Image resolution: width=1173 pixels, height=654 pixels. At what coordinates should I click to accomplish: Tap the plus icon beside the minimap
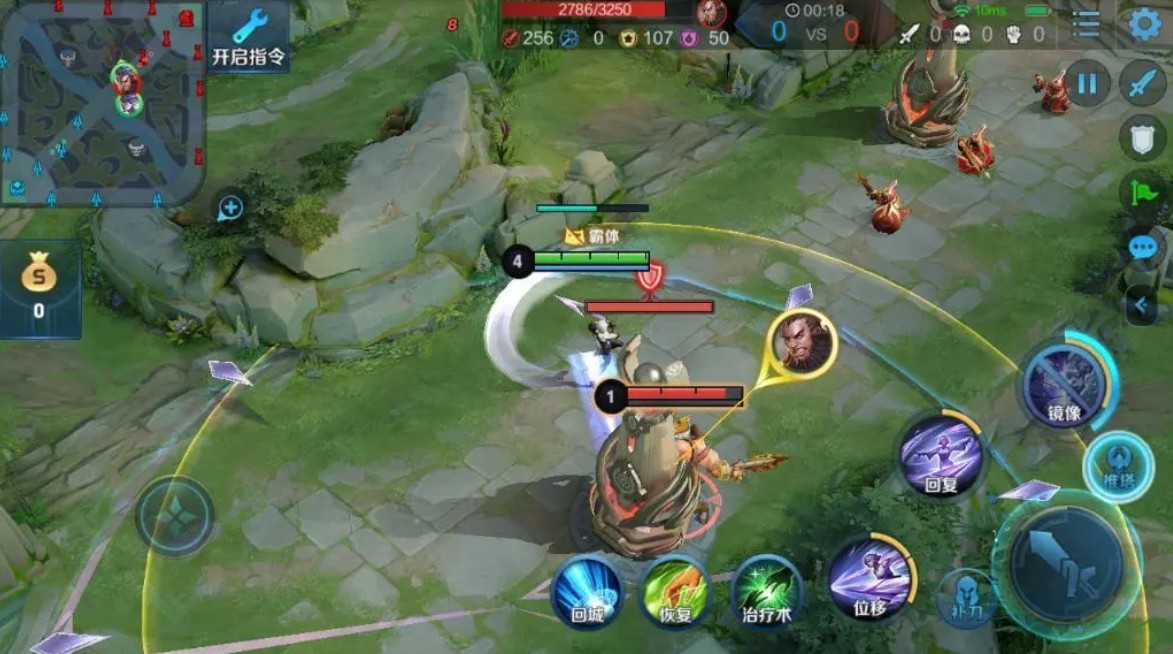tap(231, 208)
